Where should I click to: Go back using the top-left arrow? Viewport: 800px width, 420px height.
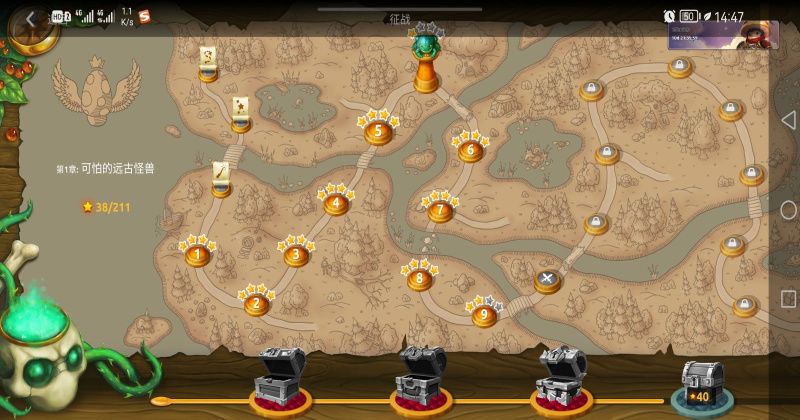click(31, 18)
